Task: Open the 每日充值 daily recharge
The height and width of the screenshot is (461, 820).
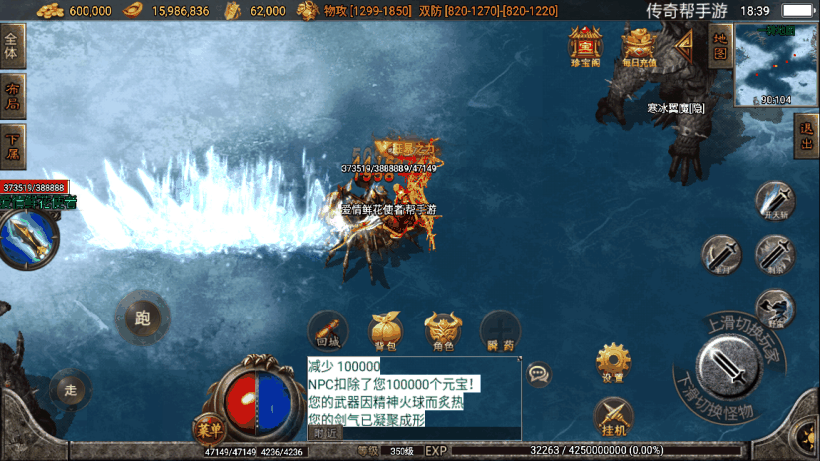Action: point(638,46)
